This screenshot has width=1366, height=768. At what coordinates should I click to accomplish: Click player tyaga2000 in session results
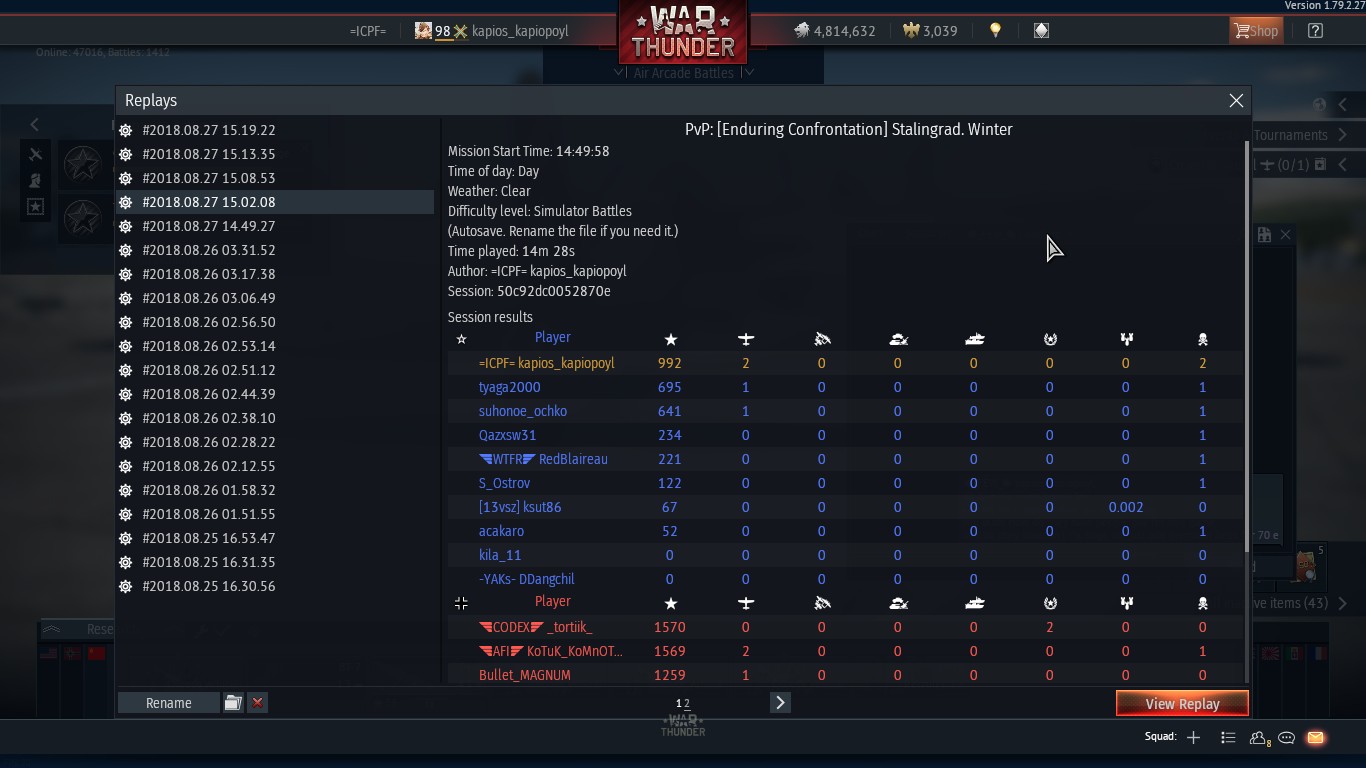509,387
